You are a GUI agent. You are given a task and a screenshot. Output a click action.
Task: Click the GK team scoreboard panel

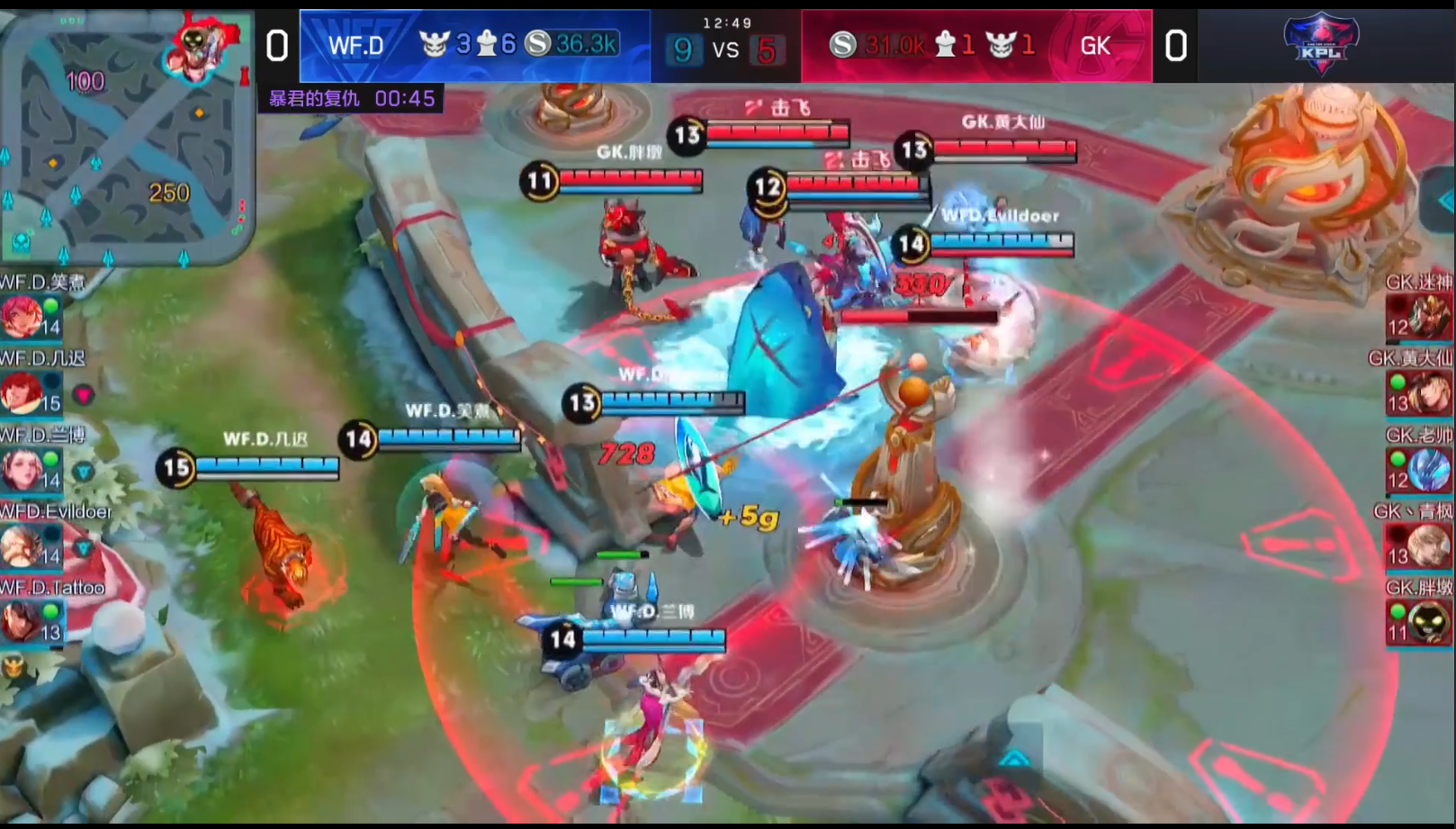tap(976, 46)
